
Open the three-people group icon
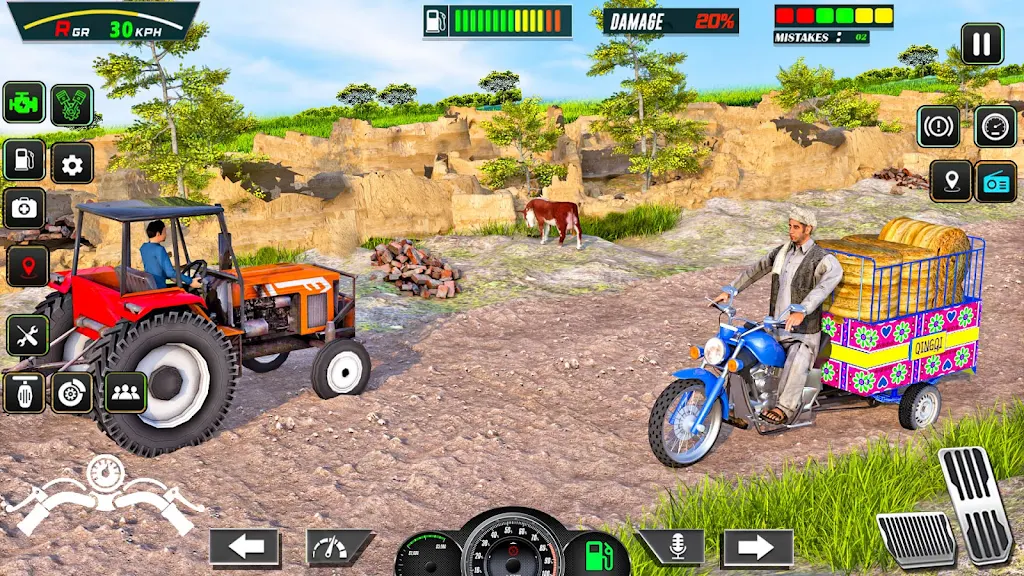[125, 393]
